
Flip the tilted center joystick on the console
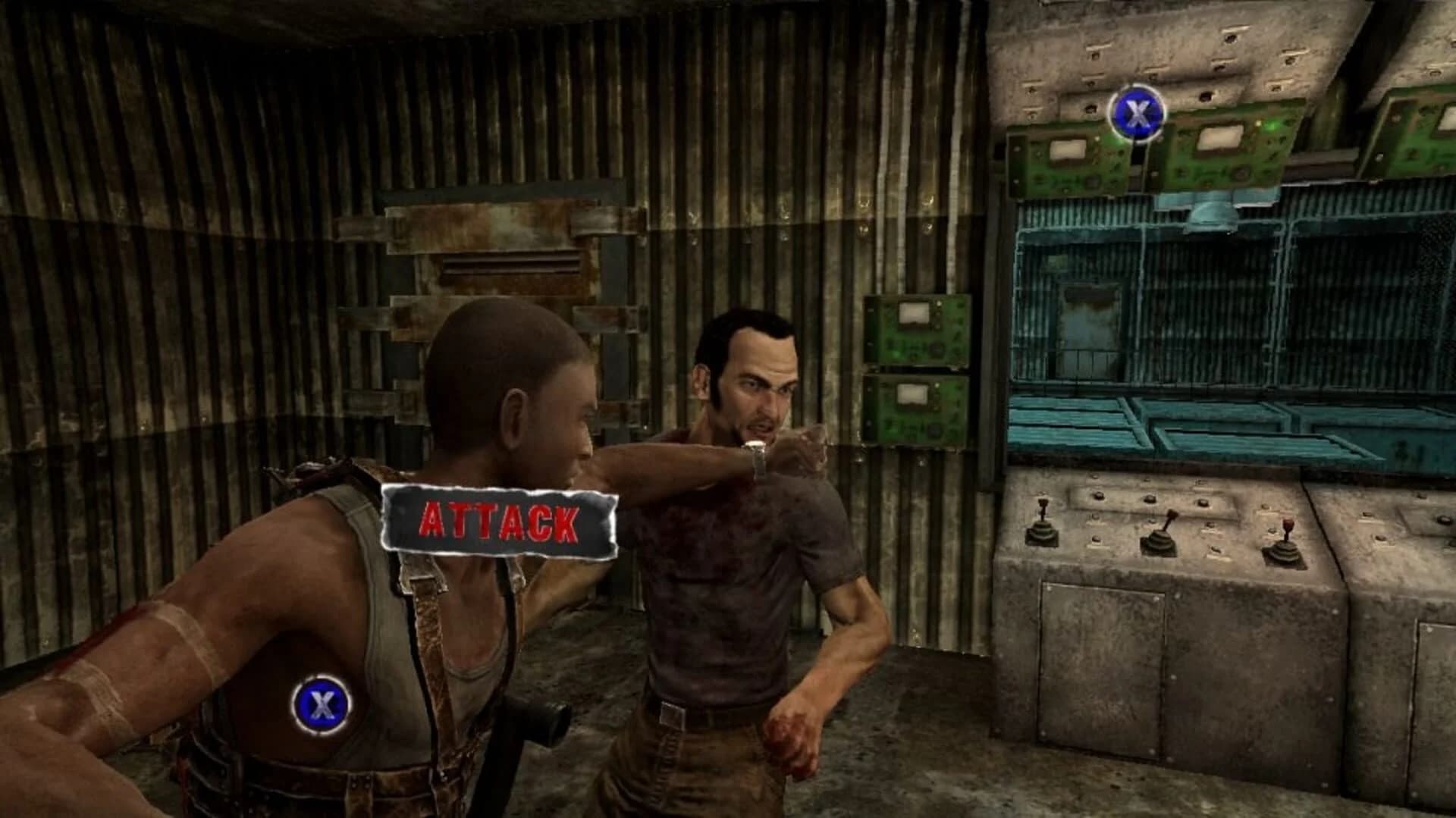tap(1163, 531)
